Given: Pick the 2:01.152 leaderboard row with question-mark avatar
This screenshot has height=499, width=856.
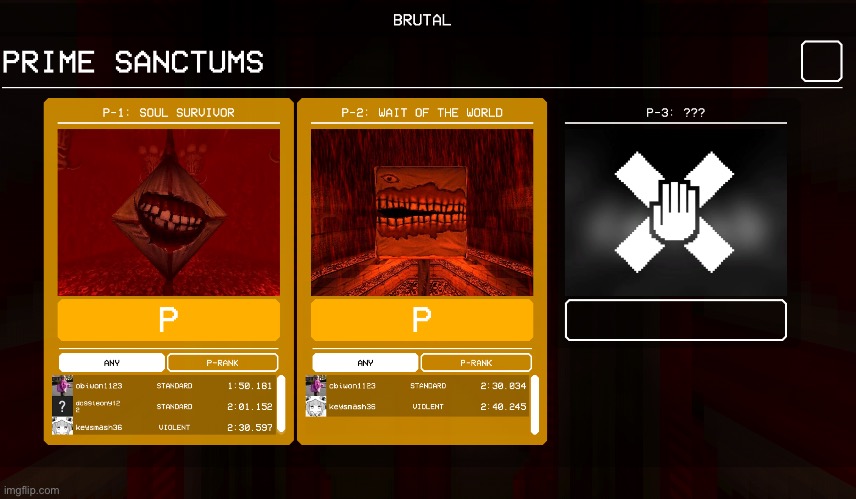Looking at the screenshot, I should (160, 406).
